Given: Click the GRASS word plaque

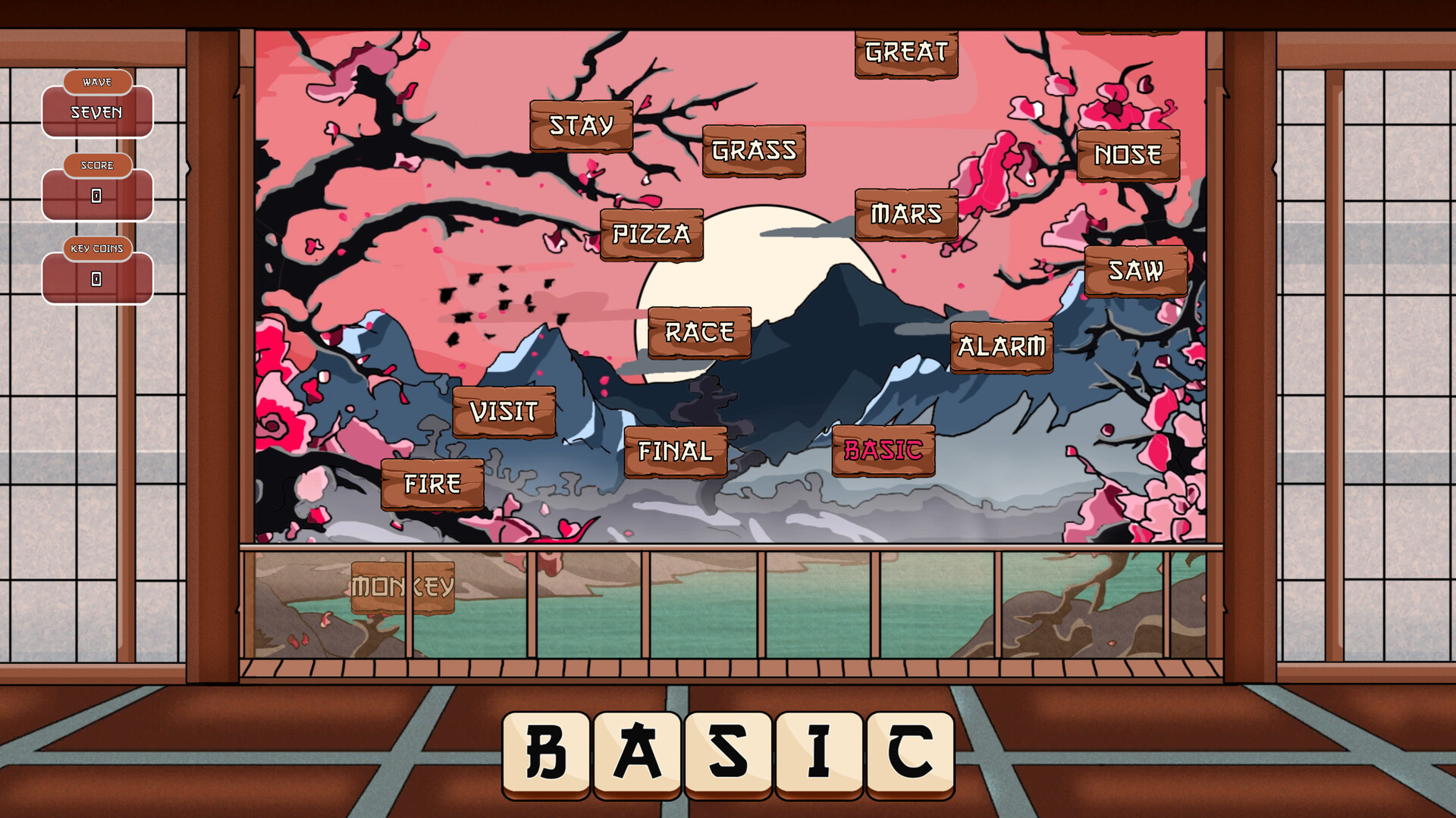Looking at the screenshot, I should 754,151.
